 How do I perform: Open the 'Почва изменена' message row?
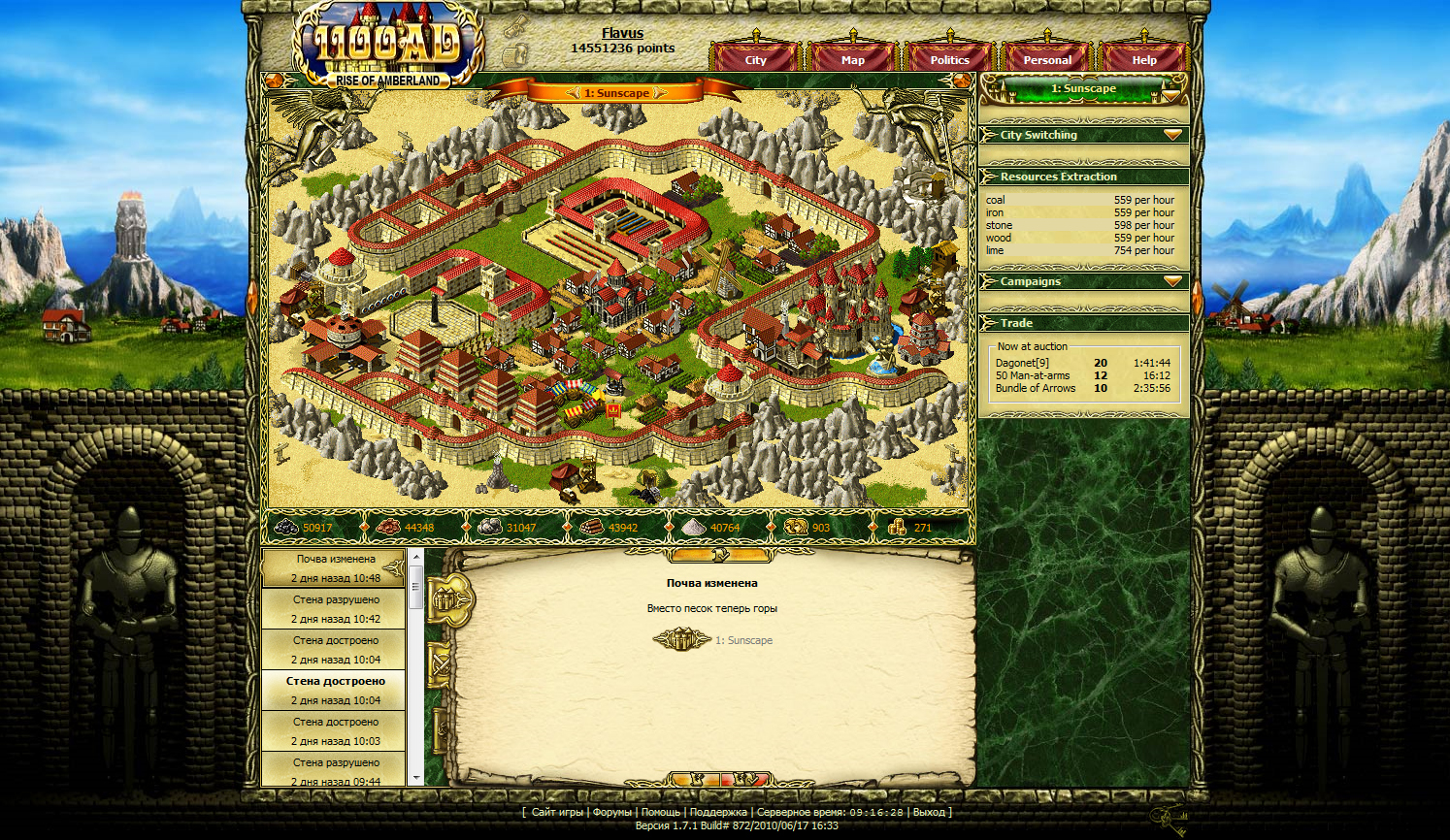point(336,568)
